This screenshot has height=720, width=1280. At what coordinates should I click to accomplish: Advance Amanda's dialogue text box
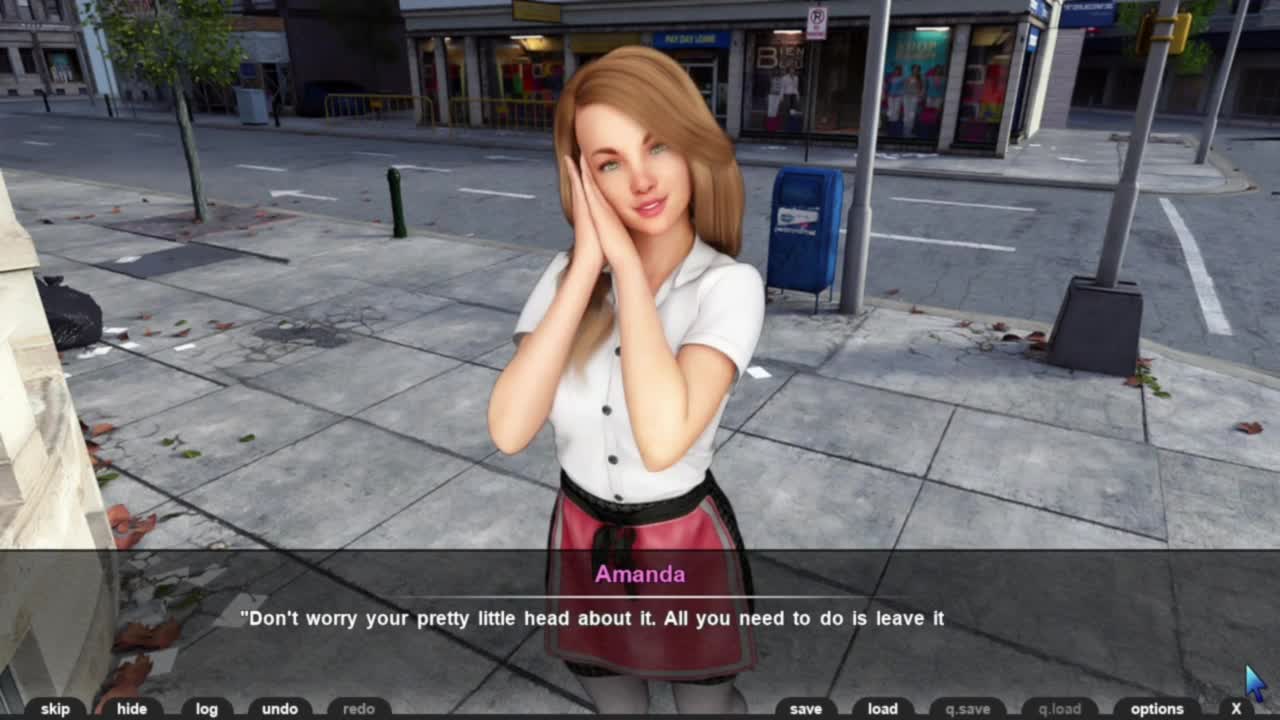(x=640, y=618)
